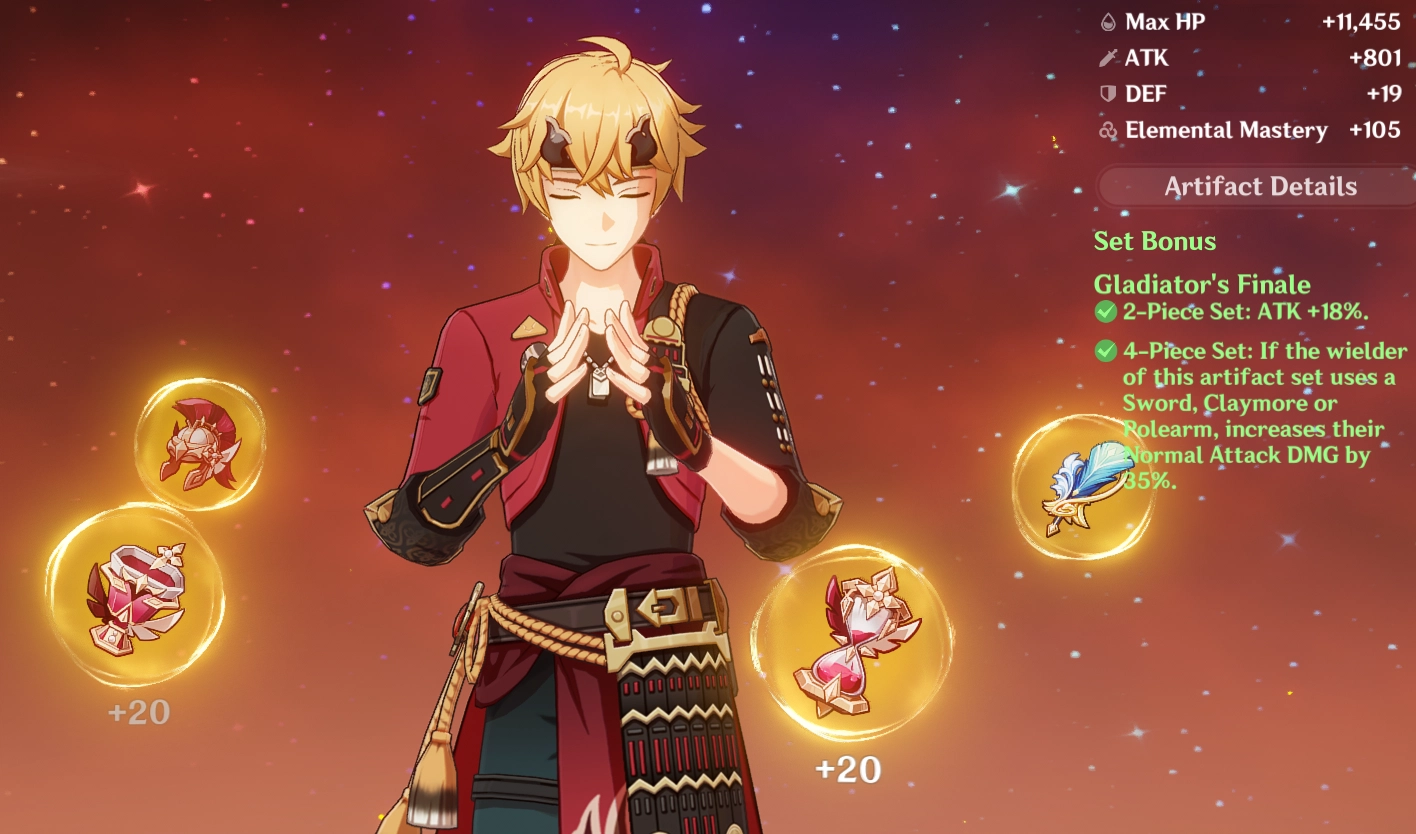This screenshot has height=834, width=1416.
Task: Click the +20 label under the left artifact
Action: (137, 713)
